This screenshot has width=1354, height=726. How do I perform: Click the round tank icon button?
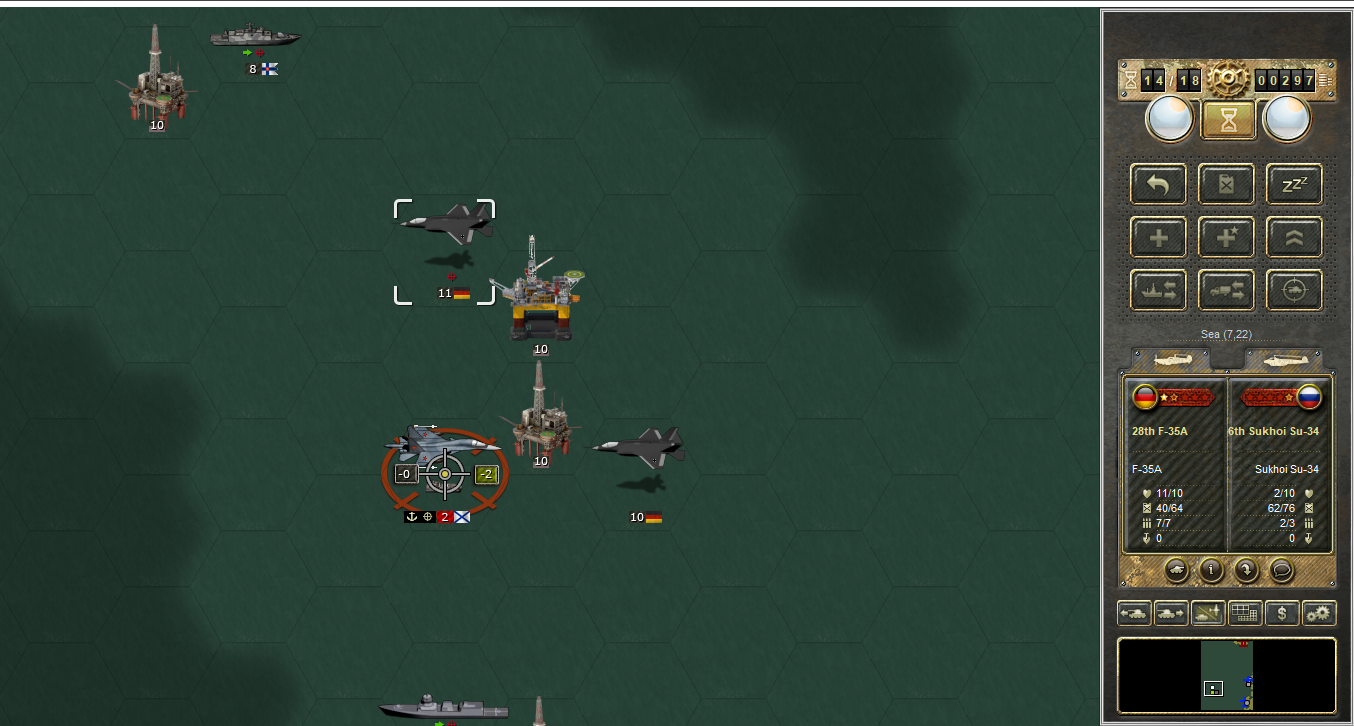coord(1177,570)
